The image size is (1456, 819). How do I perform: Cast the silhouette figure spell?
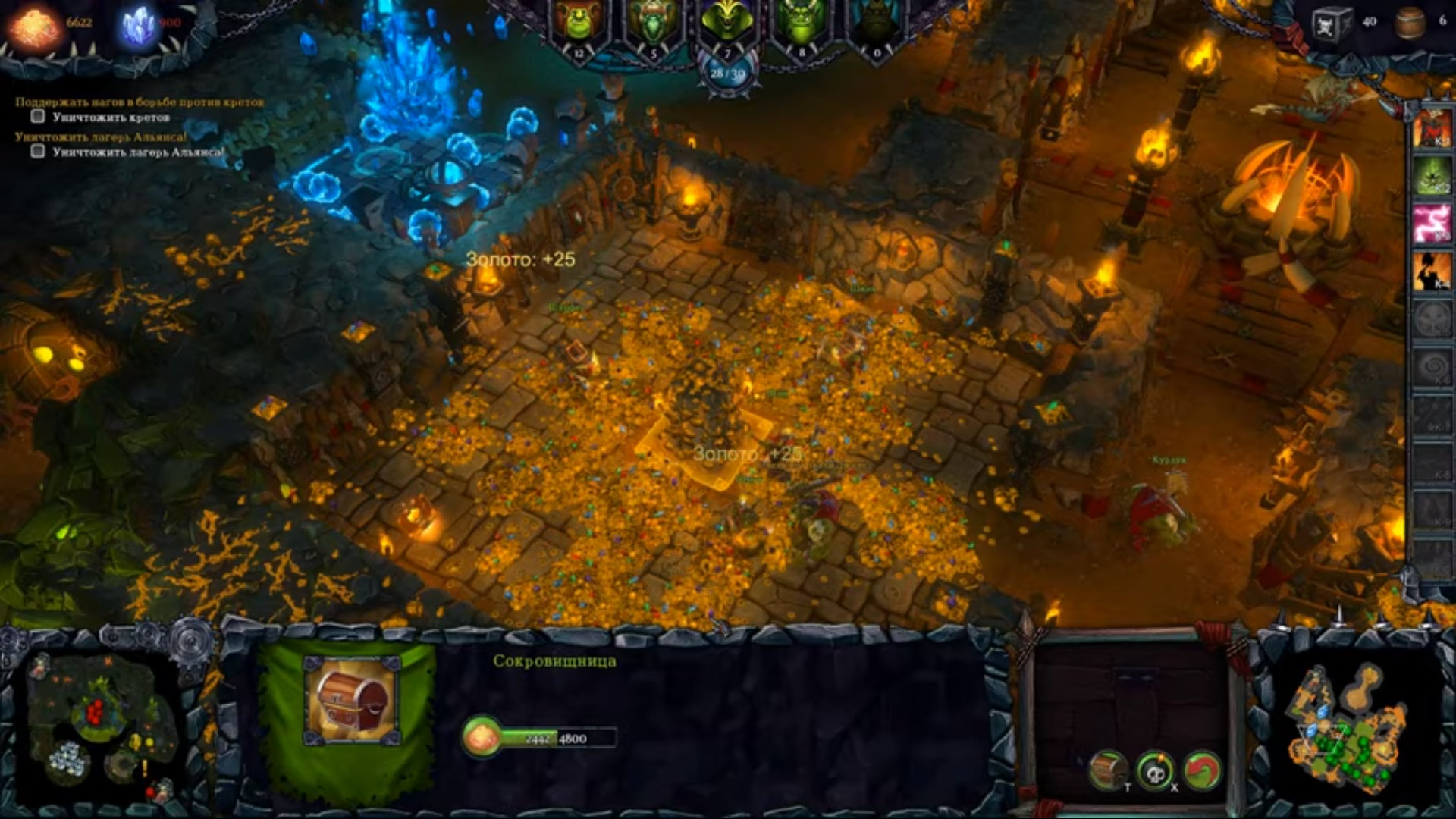(1432, 271)
